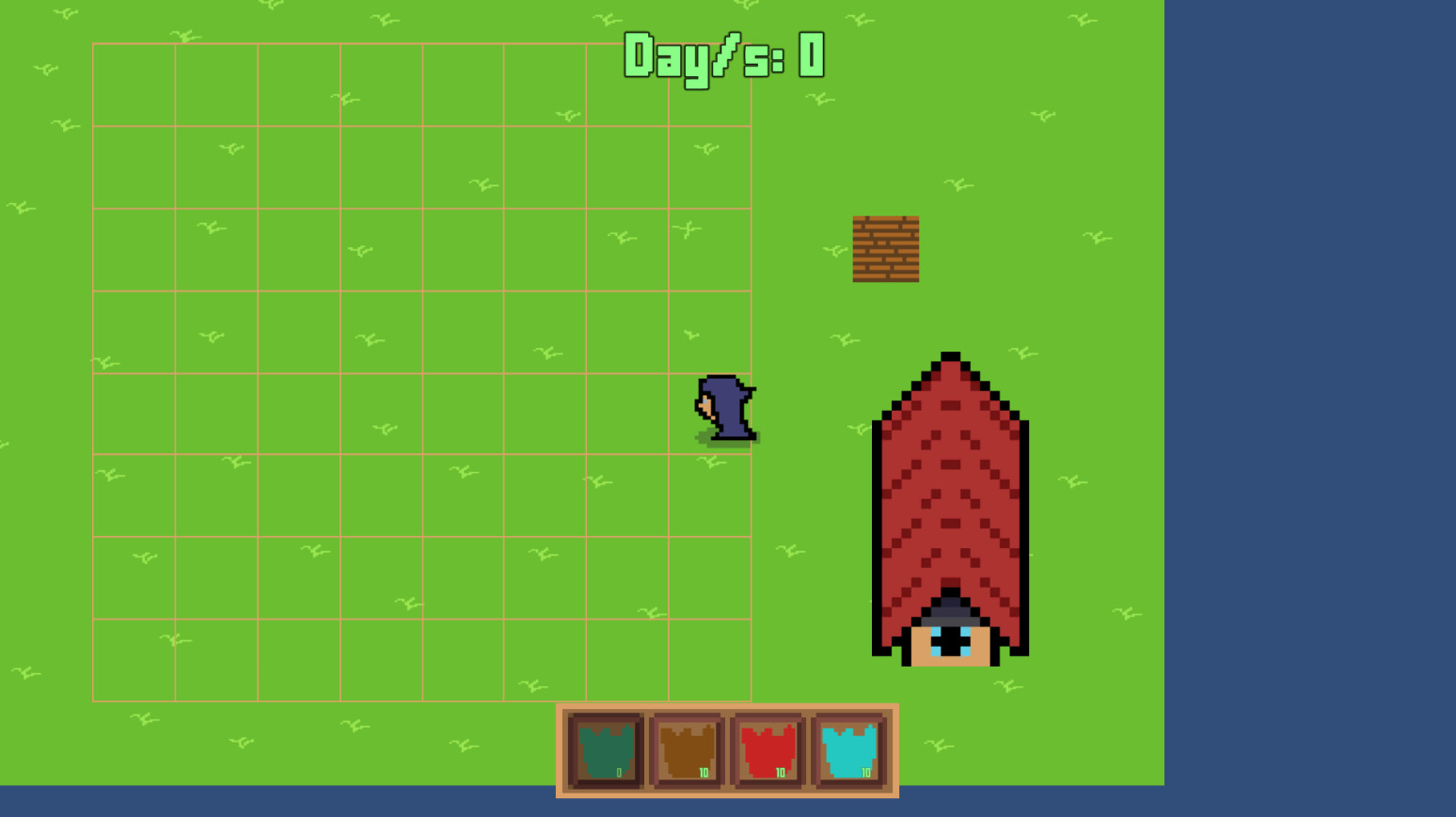The width and height of the screenshot is (1456, 817).
Task: Click the brick block near the house
Action: (x=886, y=248)
